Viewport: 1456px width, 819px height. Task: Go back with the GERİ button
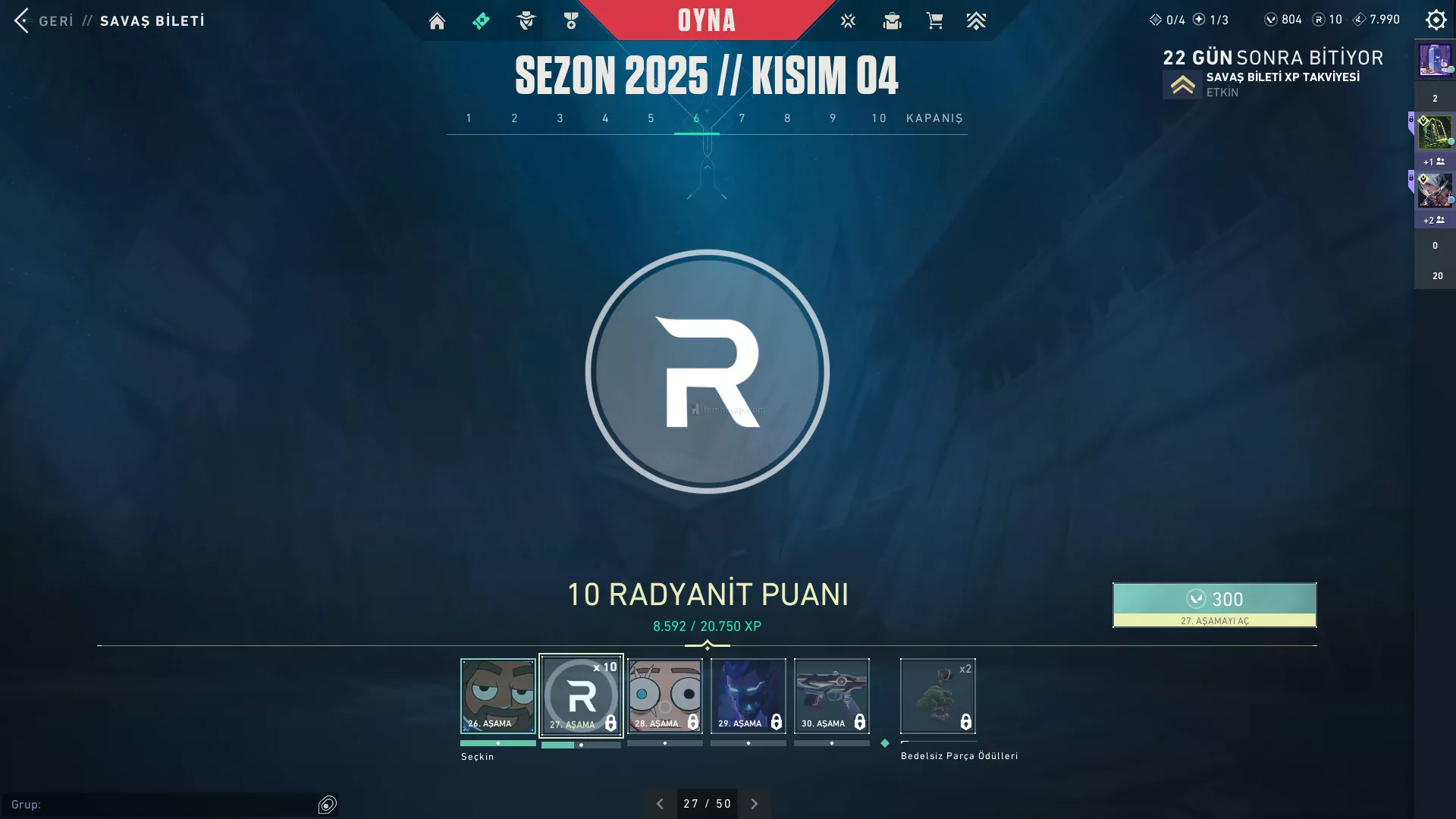point(44,20)
